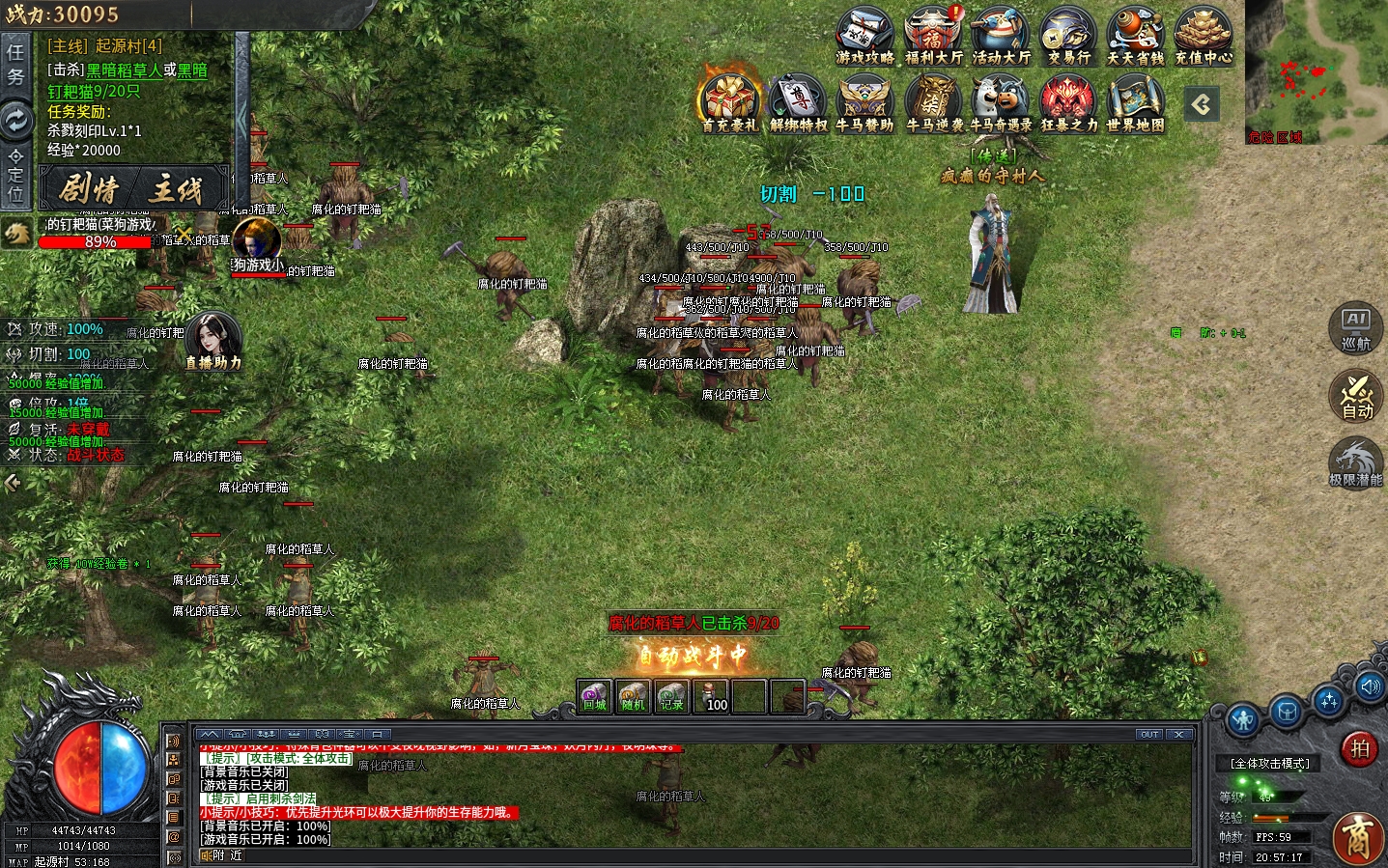Open the 活动大厅 events hall
1388x868 pixels.
point(1001,35)
